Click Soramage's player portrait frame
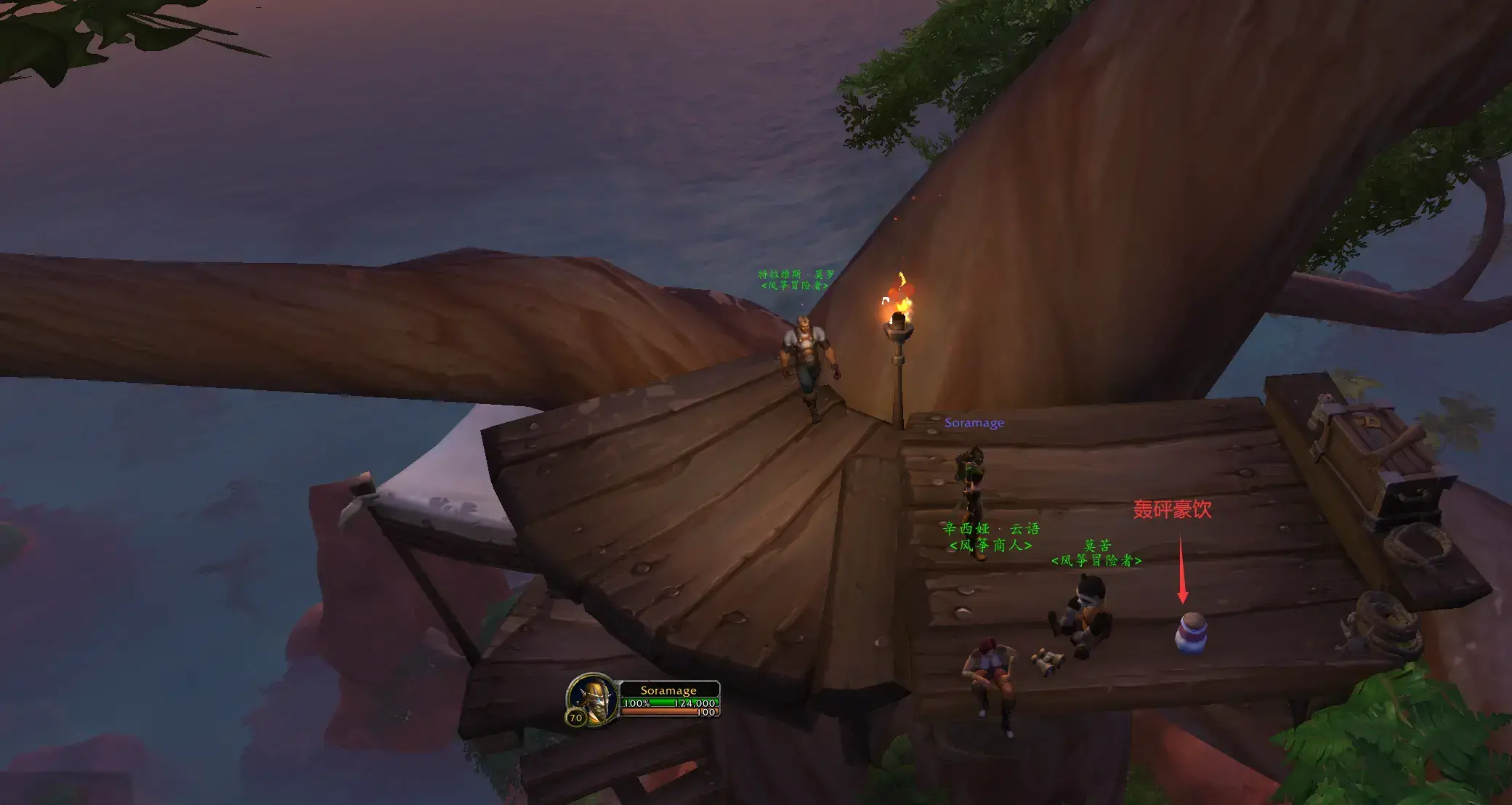Viewport: 1512px width, 805px height. (x=594, y=698)
